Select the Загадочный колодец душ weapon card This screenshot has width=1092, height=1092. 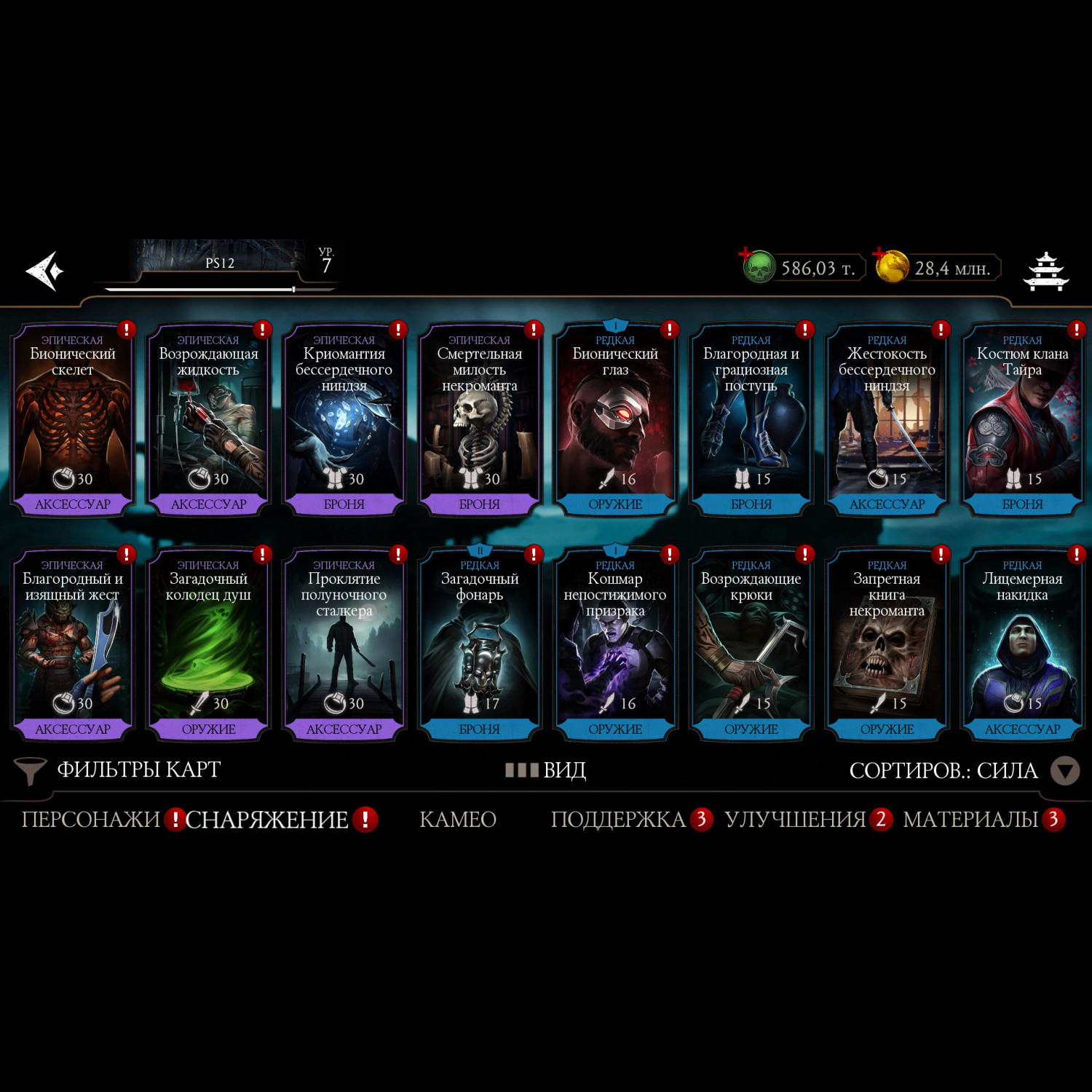click(208, 646)
